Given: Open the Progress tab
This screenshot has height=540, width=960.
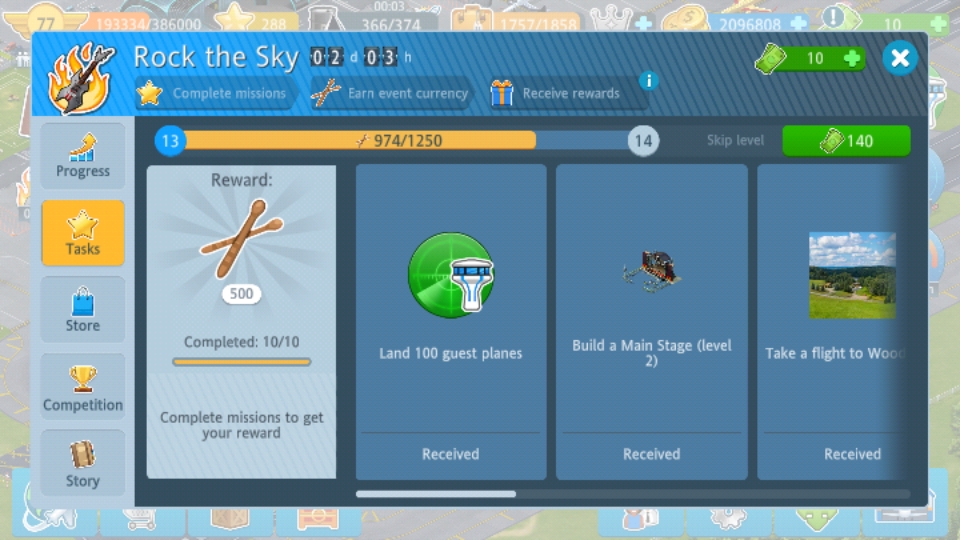Looking at the screenshot, I should click(83, 157).
